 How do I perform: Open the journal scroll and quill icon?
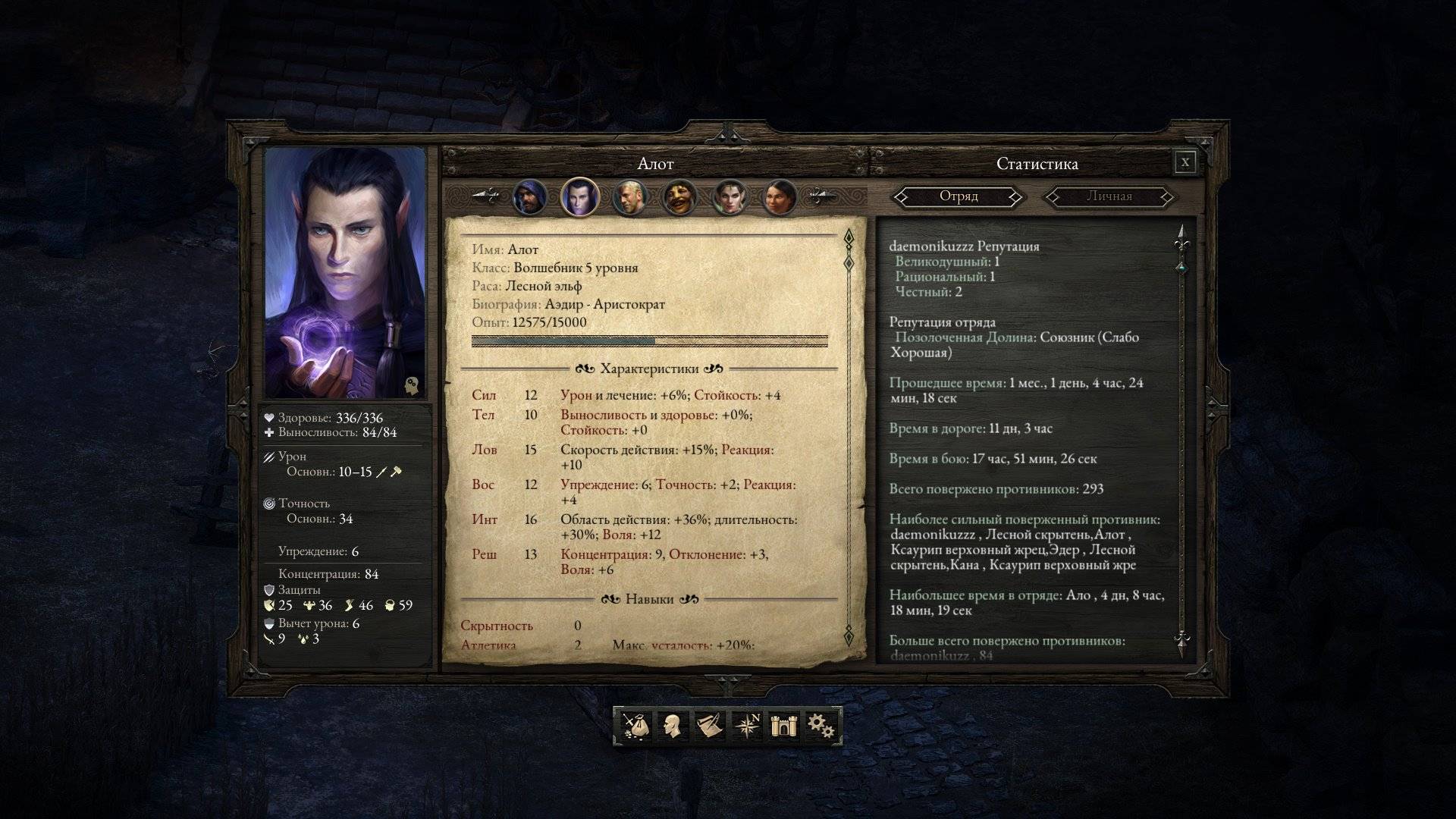pos(708,726)
